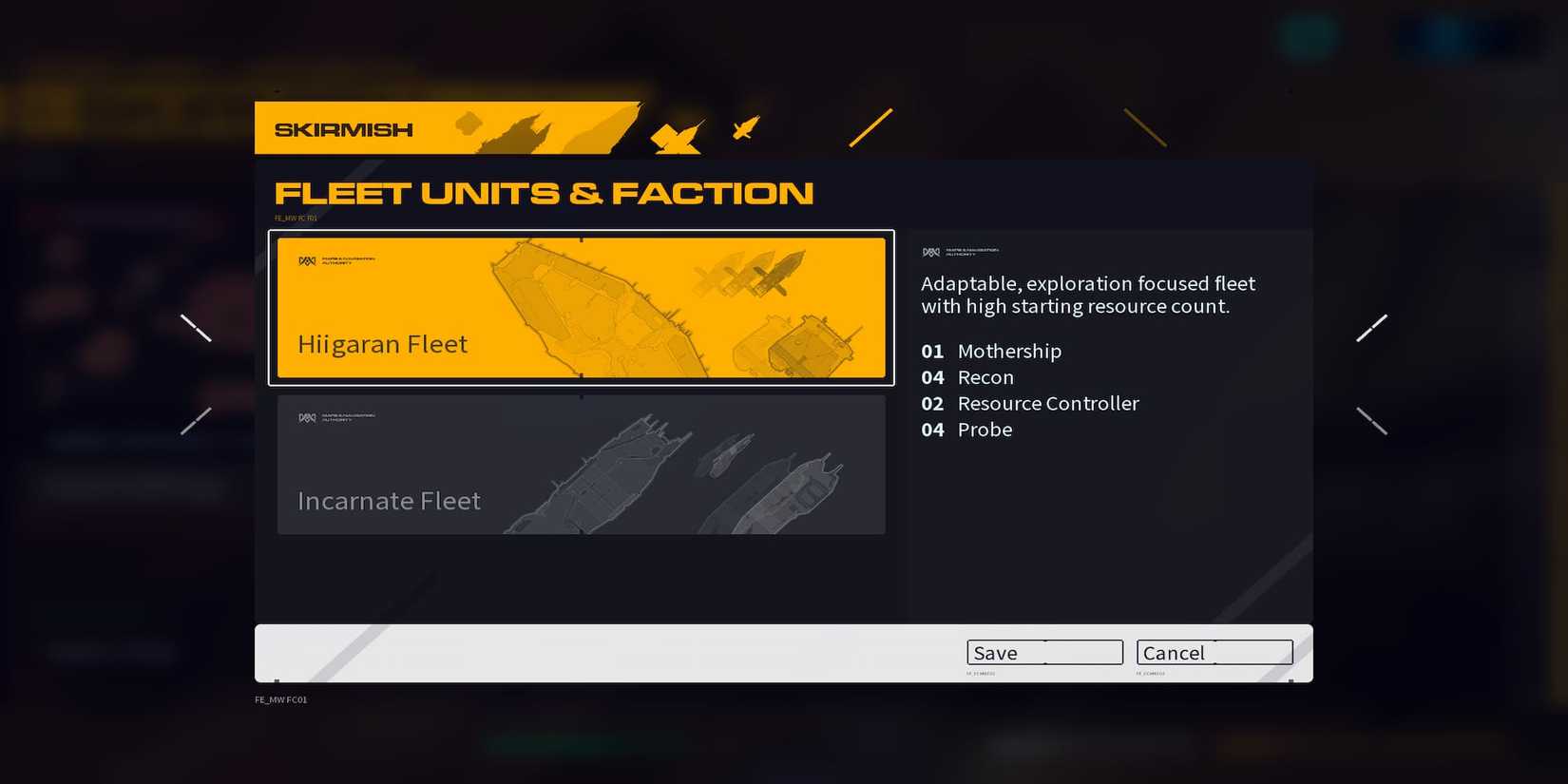The width and height of the screenshot is (1568, 784).
Task: Select the Incarnate Fleet
Action: pyautogui.click(x=580, y=466)
